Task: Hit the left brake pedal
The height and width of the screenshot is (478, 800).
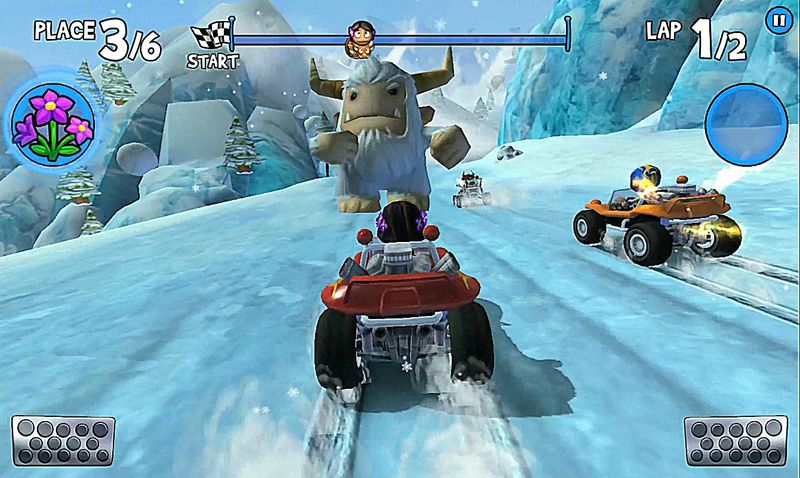Action: tap(63, 440)
